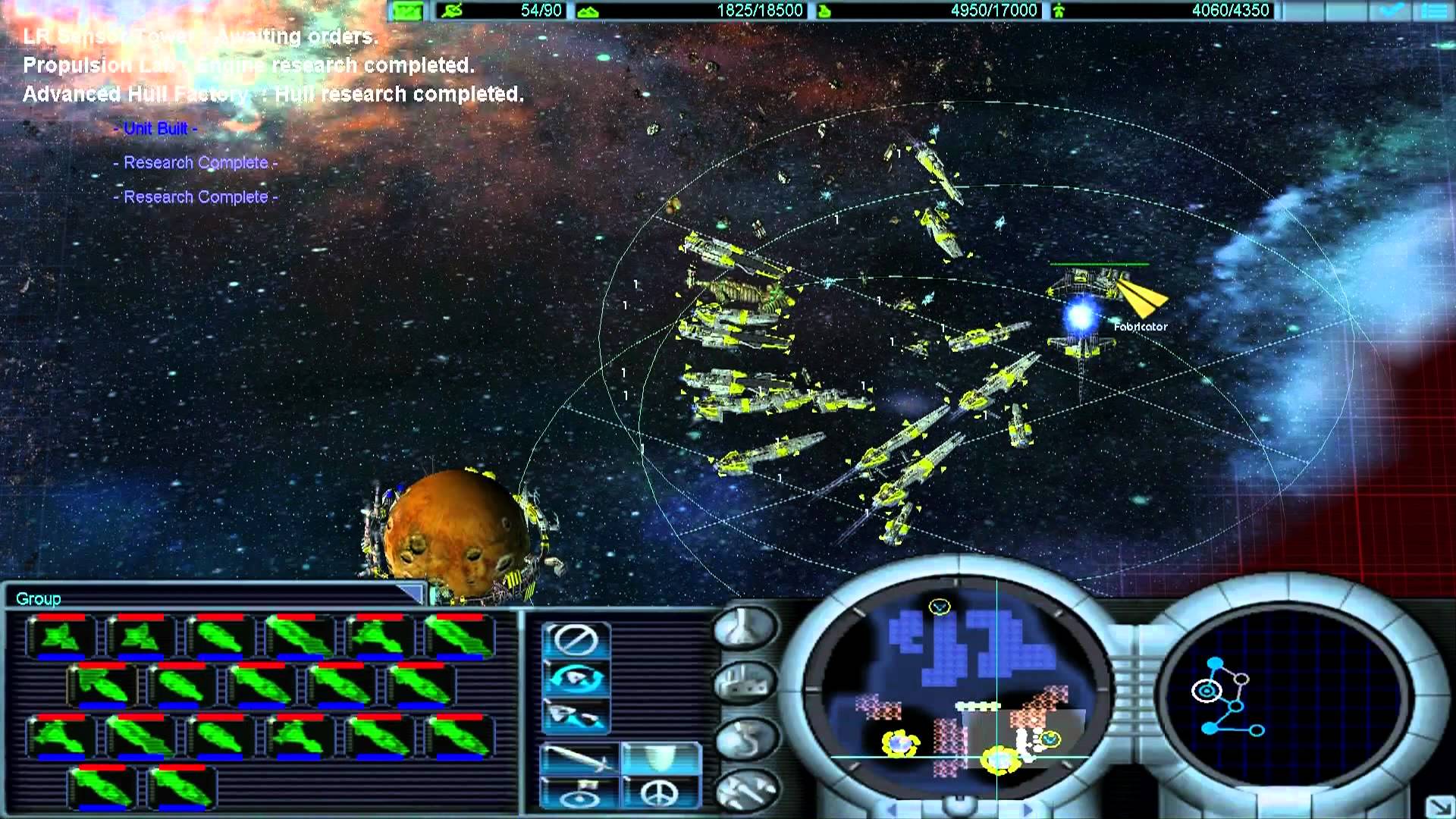Screen dimensions: 1456x819
Task: Open the menu list icon at top-right corner
Action: pos(1435,11)
